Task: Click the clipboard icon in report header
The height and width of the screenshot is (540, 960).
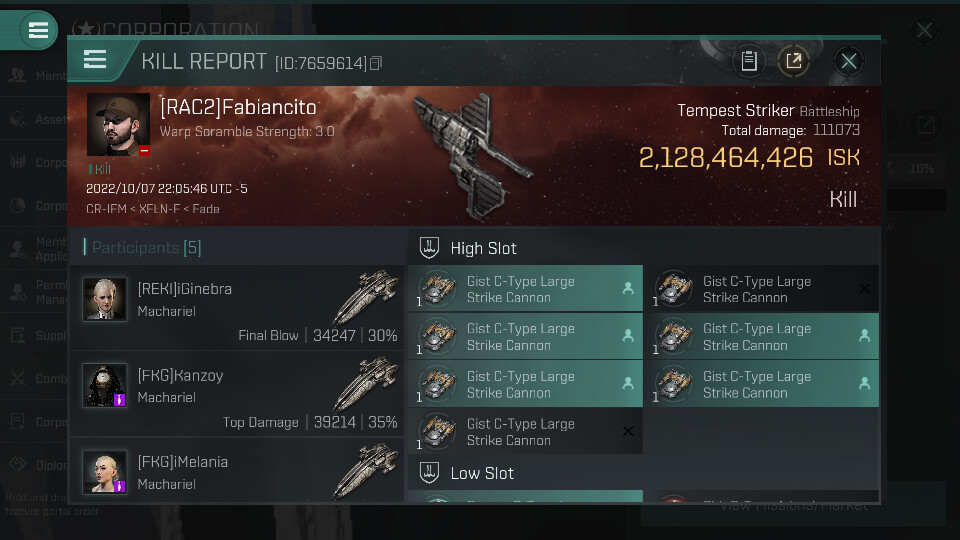Action: click(748, 61)
